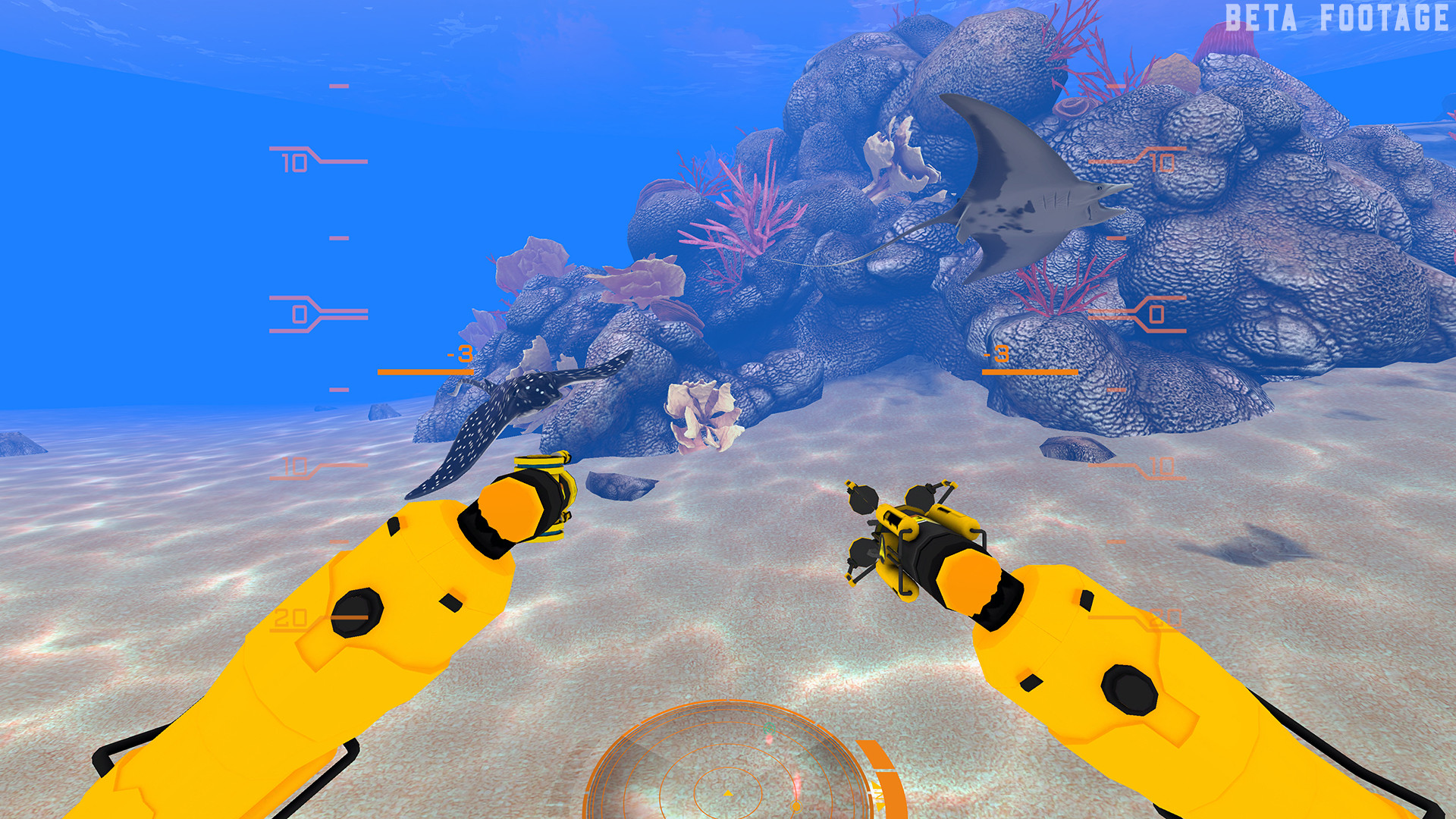Viewport: 1456px width, 819px height.
Task: Click the orange dot contact on the sonar ring
Action: tap(797, 805)
